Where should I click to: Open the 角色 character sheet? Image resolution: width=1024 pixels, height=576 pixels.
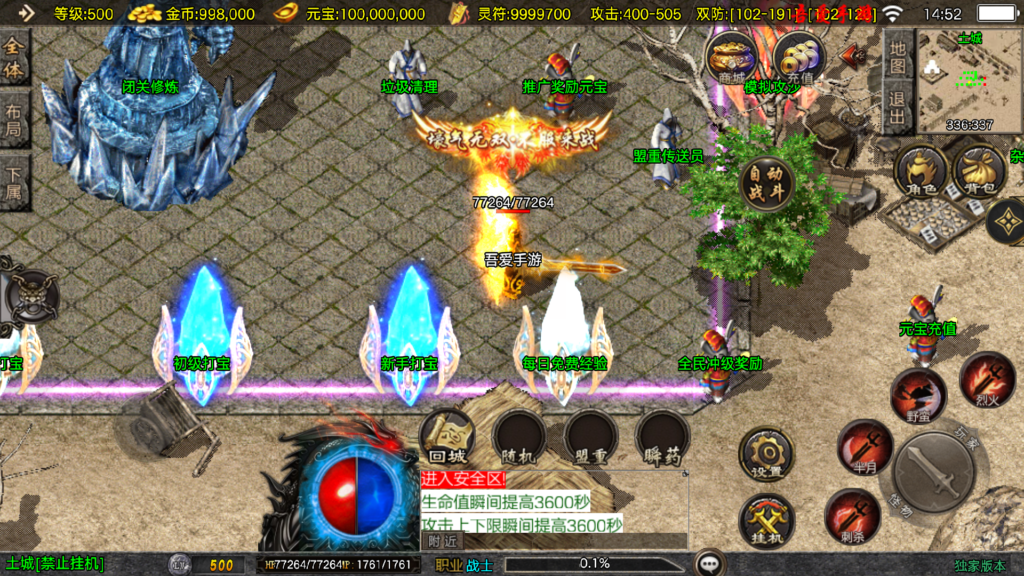click(x=921, y=172)
